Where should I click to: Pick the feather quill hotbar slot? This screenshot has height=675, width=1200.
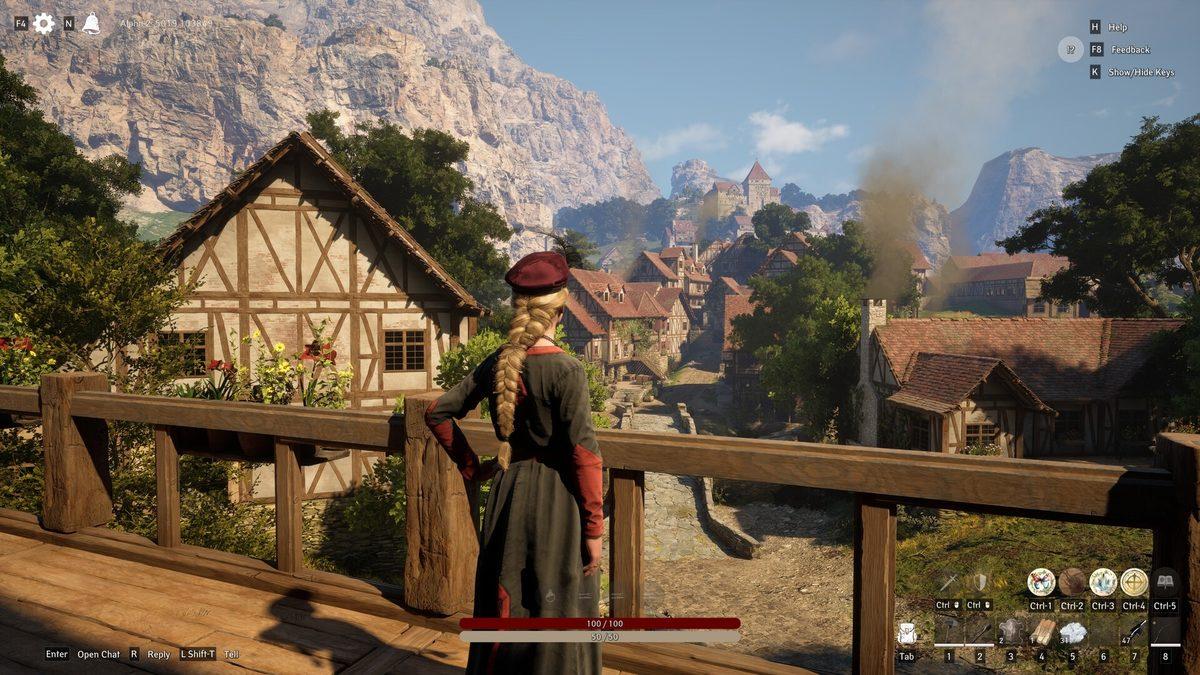(x=1135, y=632)
